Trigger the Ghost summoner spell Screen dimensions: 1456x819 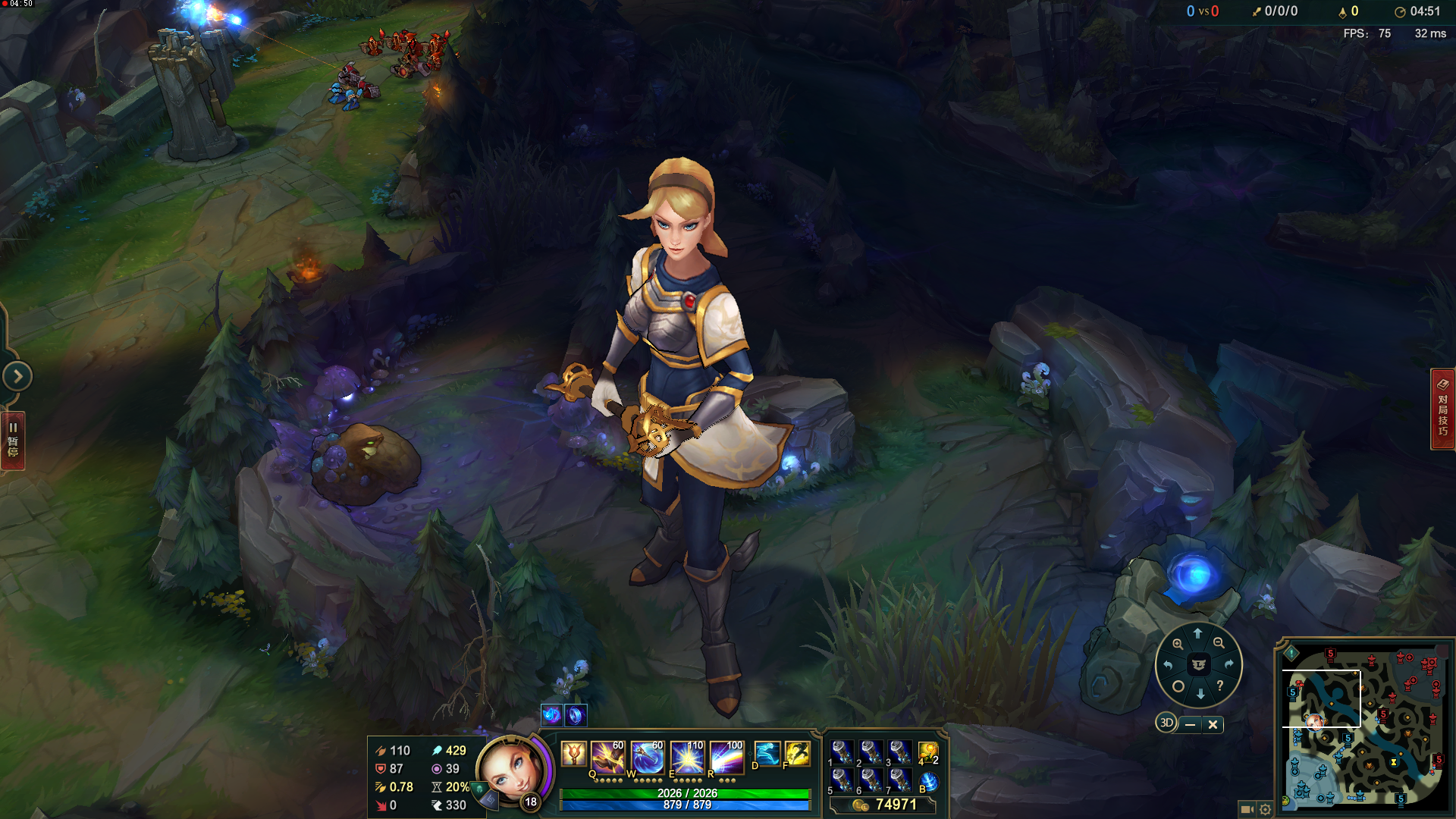point(767,754)
